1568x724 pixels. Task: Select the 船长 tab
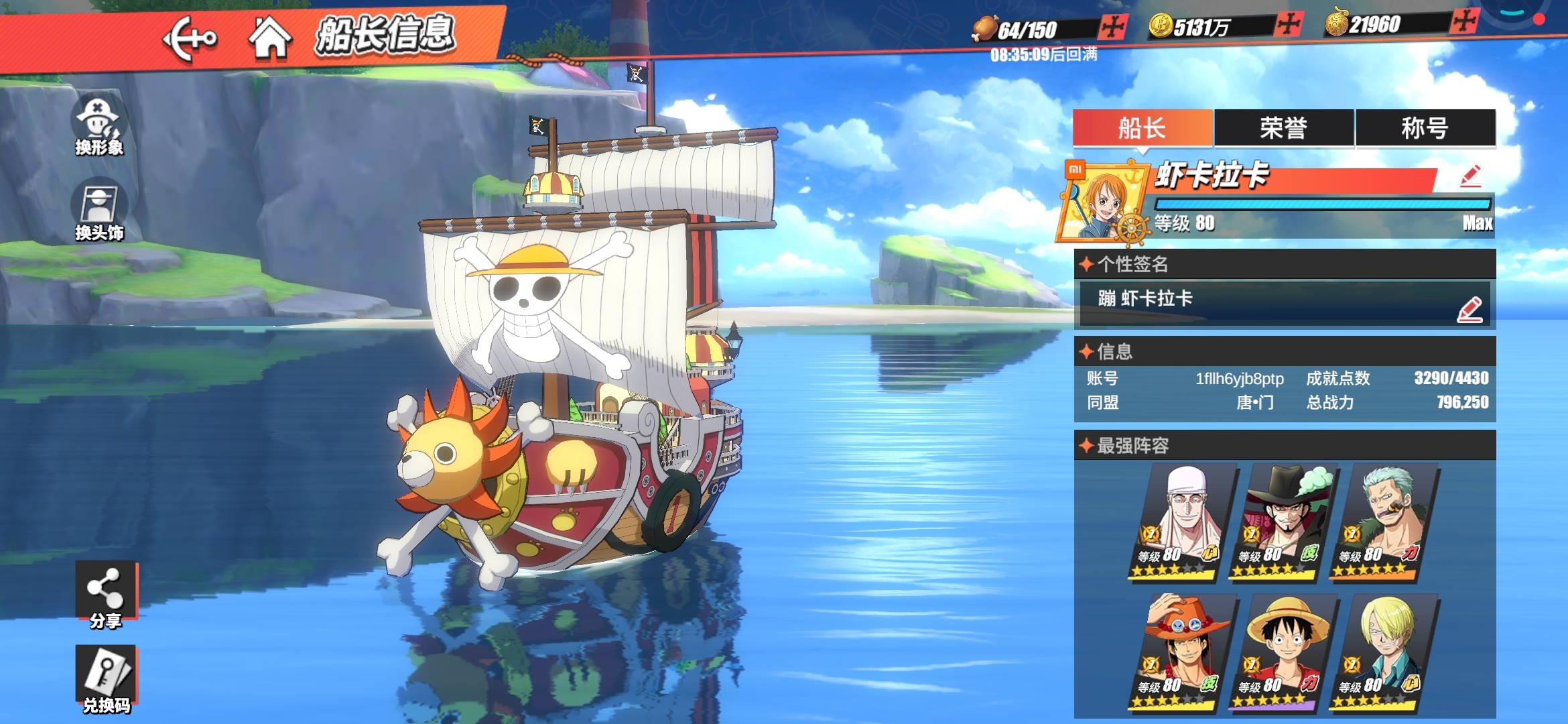coord(1142,127)
